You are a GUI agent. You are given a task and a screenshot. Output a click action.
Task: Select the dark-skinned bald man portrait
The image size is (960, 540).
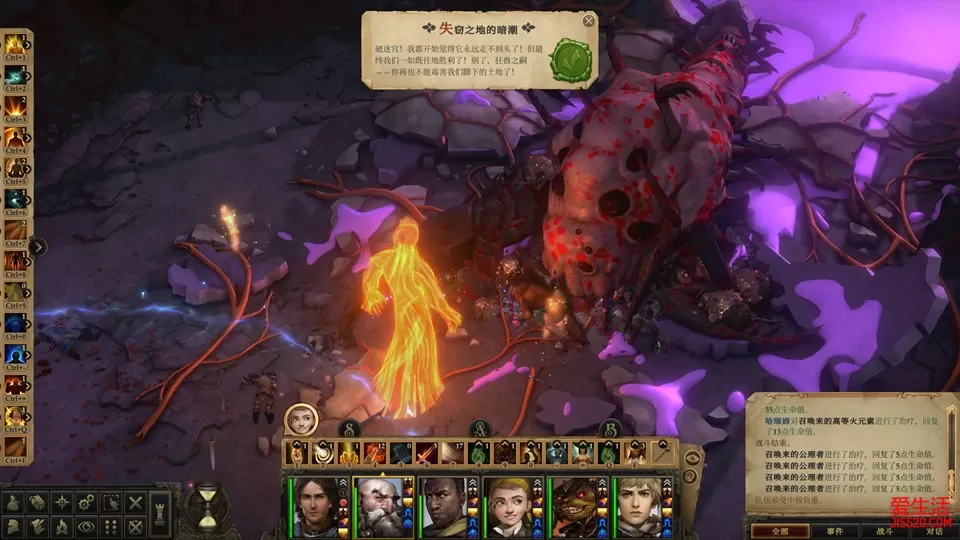click(443, 506)
